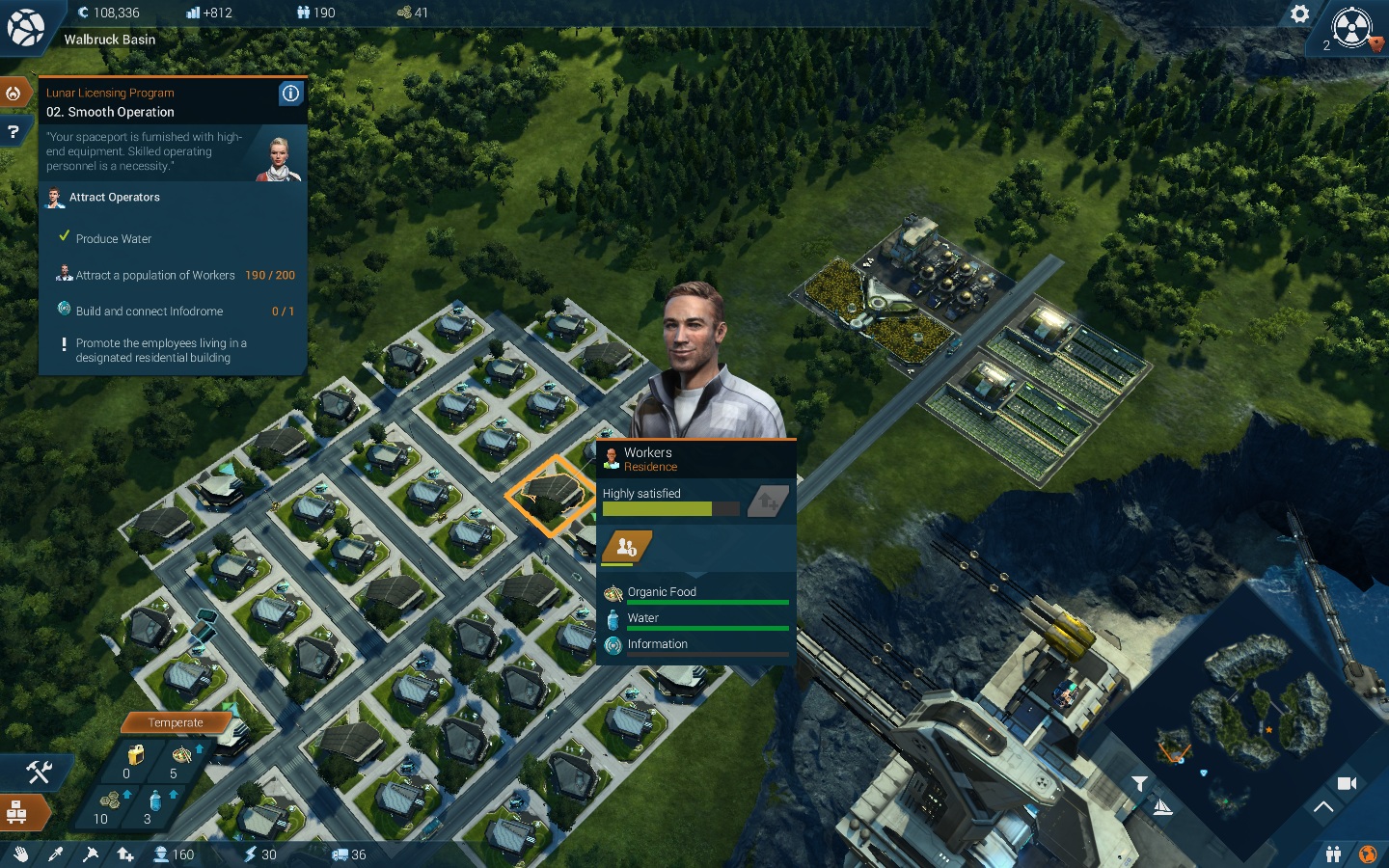Select the orange residents needs tab

(x=627, y=547)
